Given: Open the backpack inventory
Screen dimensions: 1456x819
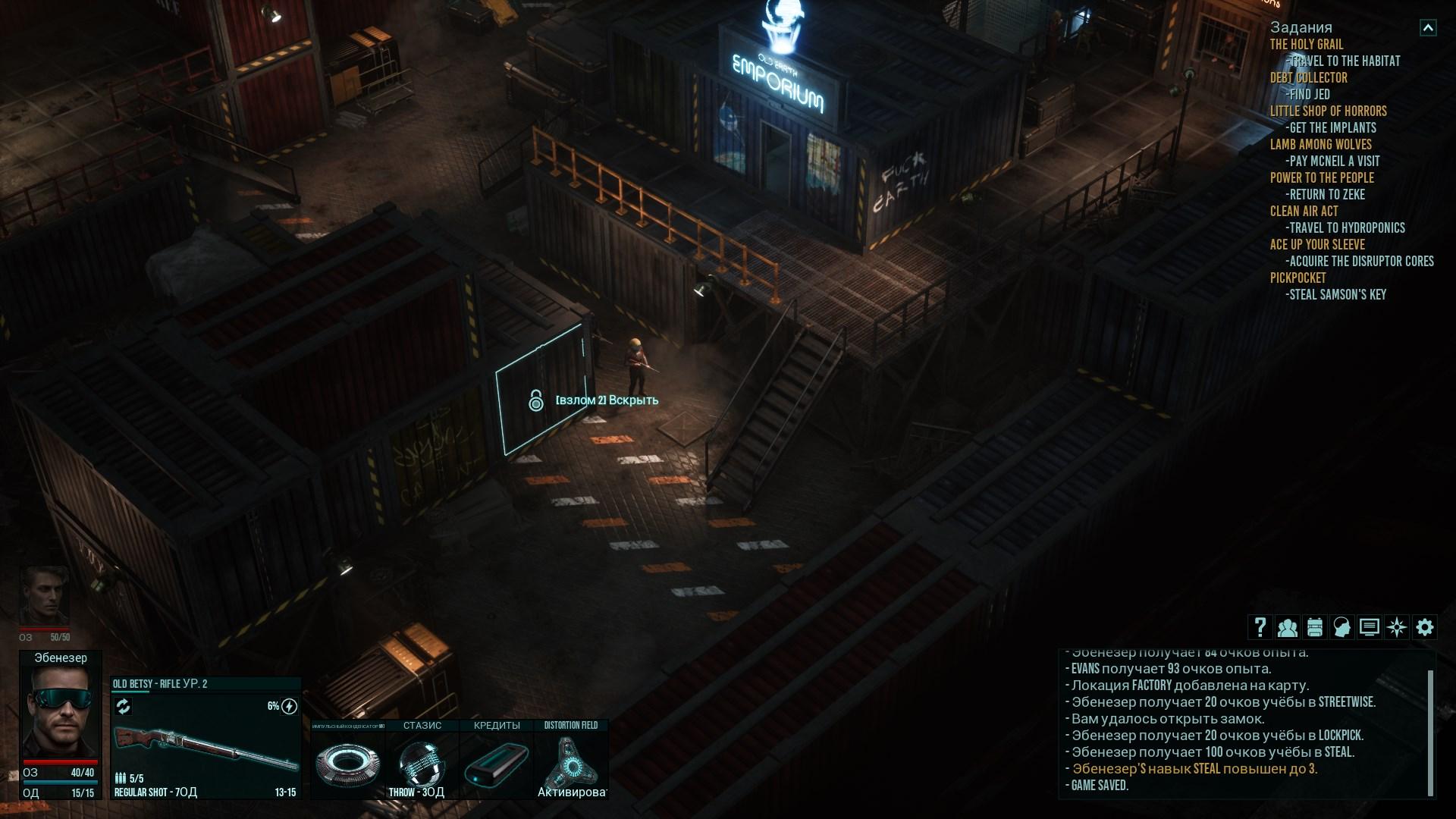Looking at the screenshot, I should 1314,627.
